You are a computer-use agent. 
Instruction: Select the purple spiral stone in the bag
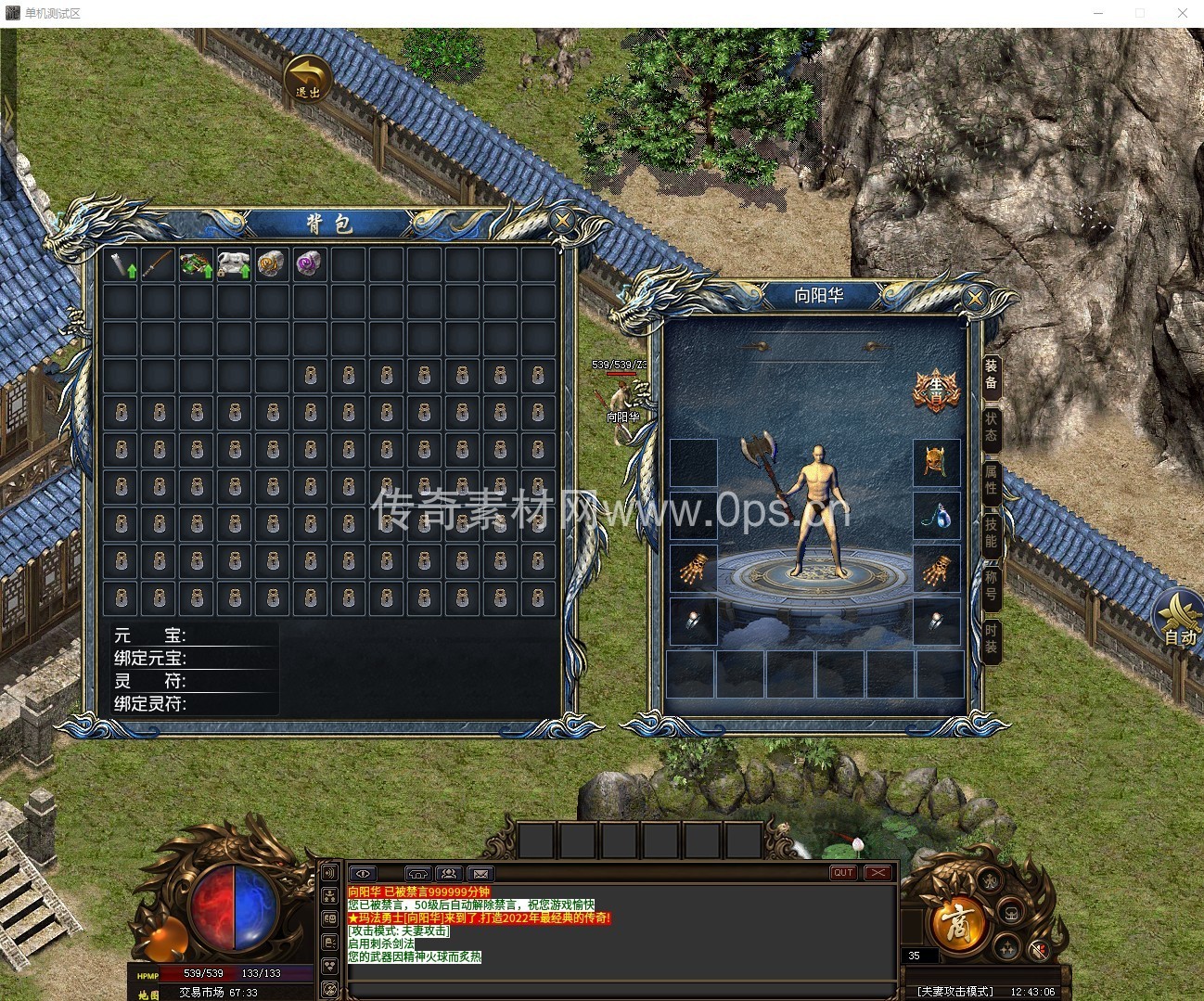(310, 264)
